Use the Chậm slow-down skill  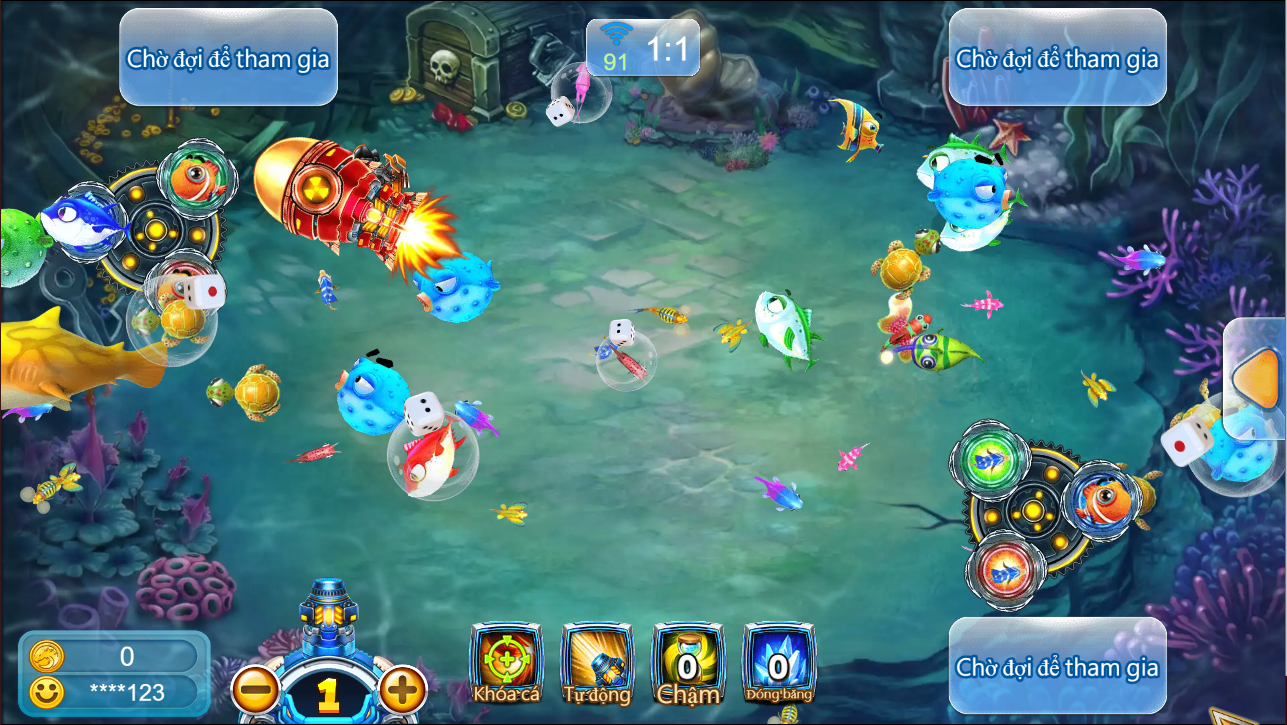click(688, 662)
